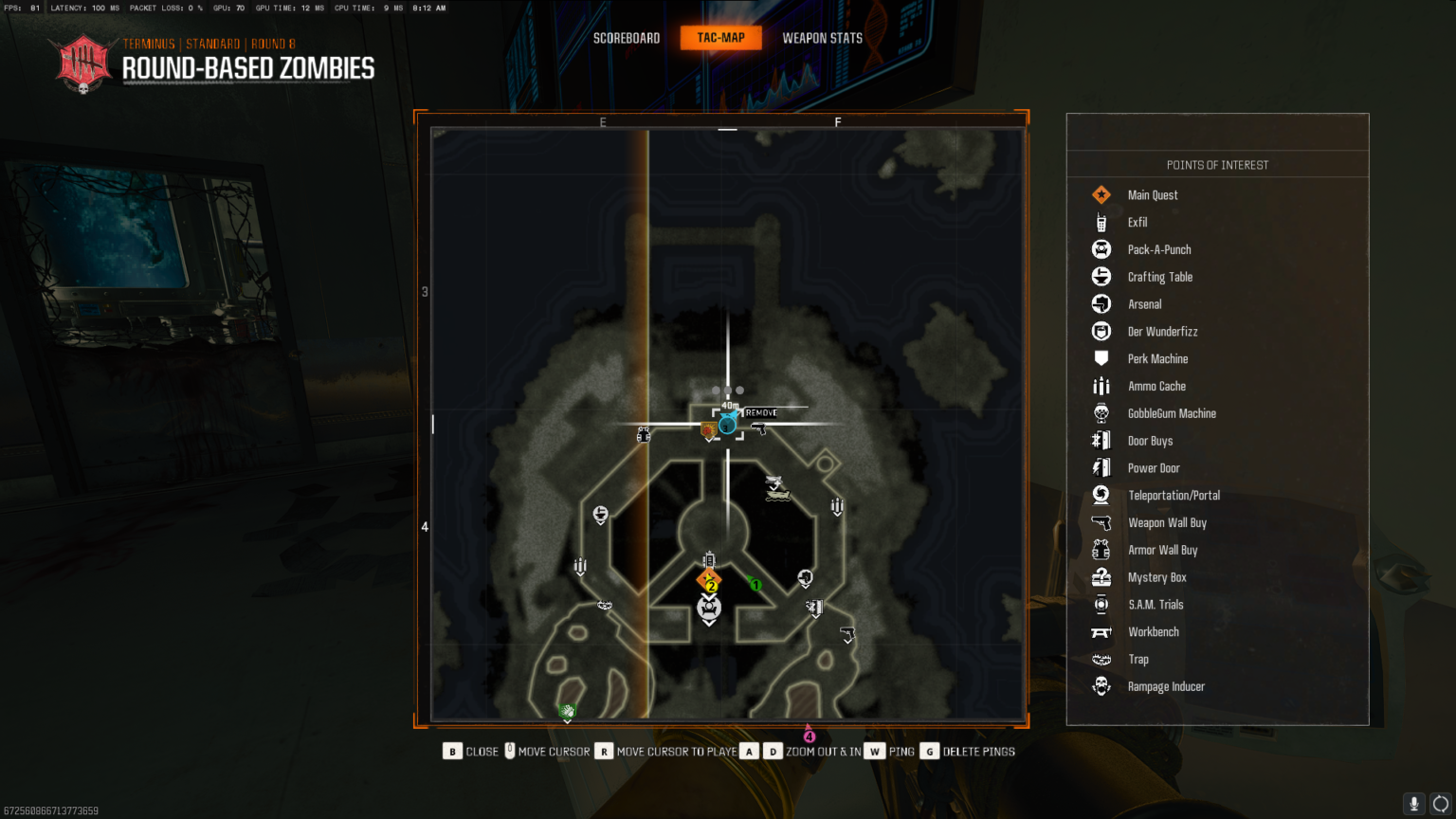The height and width of the screenshot is (819, 1456).
Task: Click the Exfil icon under Points of Interest
Action: pyautogui.click(x=1101, y=222)
